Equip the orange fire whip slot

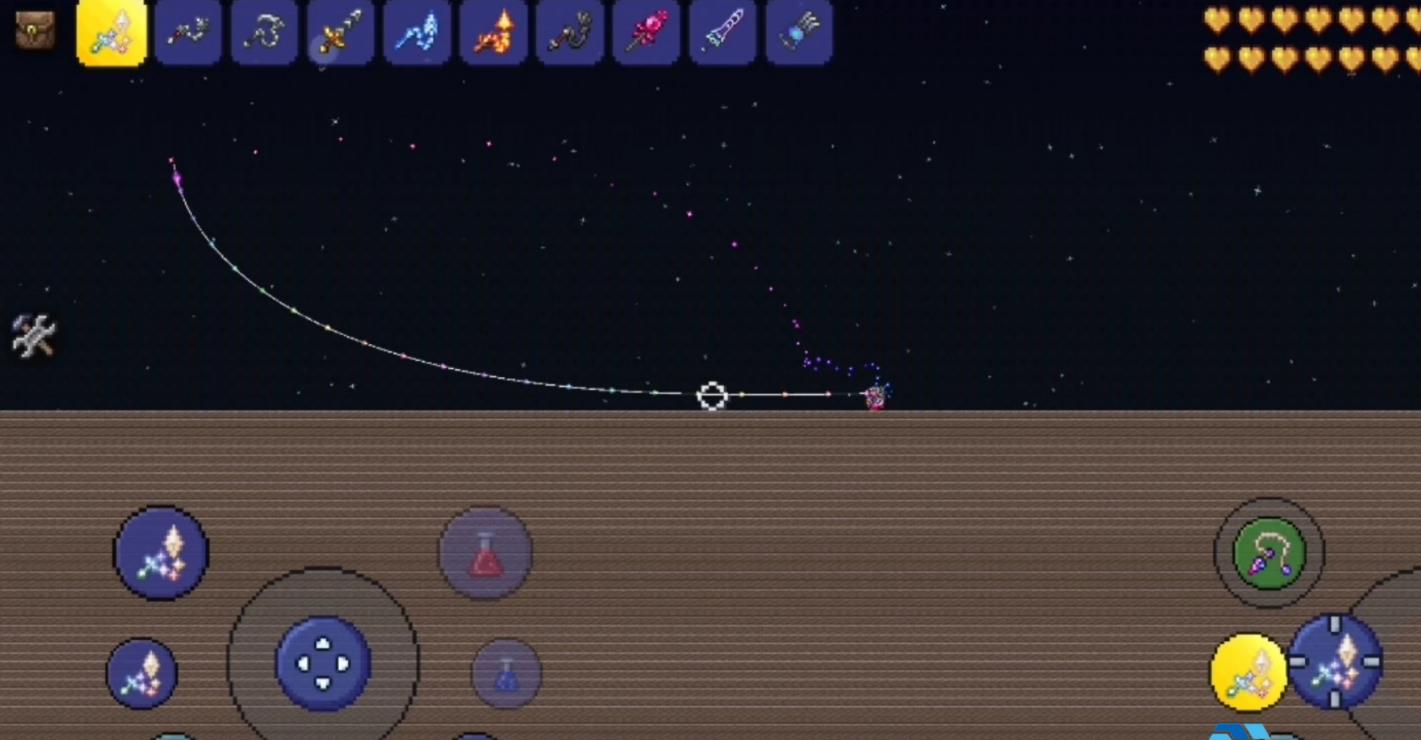pyautogui.click(x=493, y=32)
